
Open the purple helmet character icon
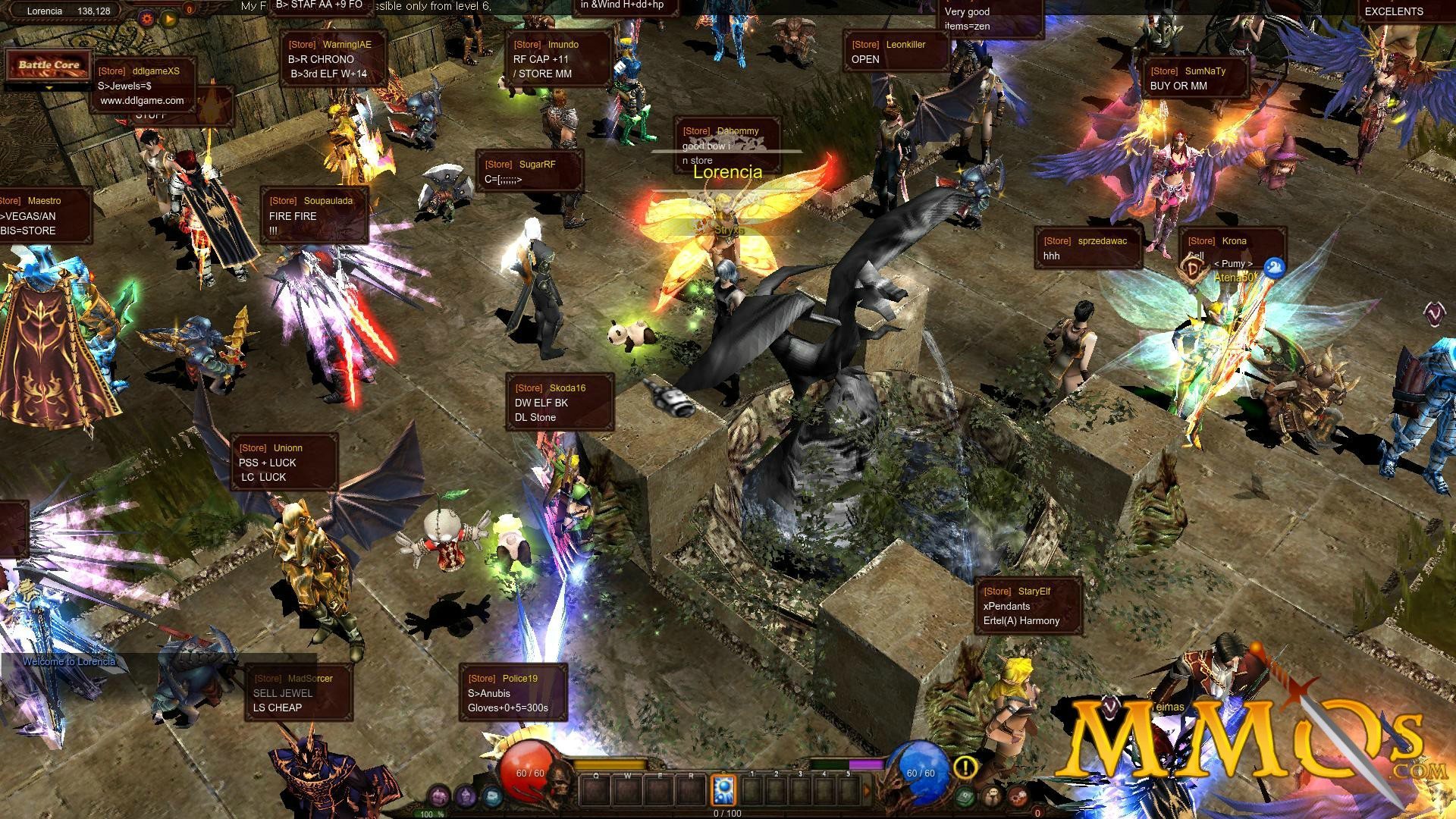coord(466,796)
